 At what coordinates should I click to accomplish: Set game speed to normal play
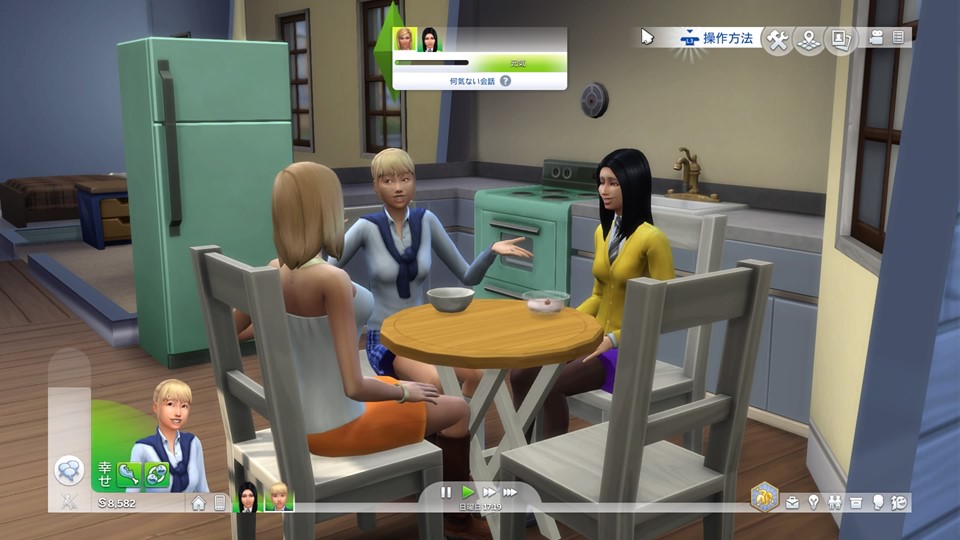pos(468,492)
